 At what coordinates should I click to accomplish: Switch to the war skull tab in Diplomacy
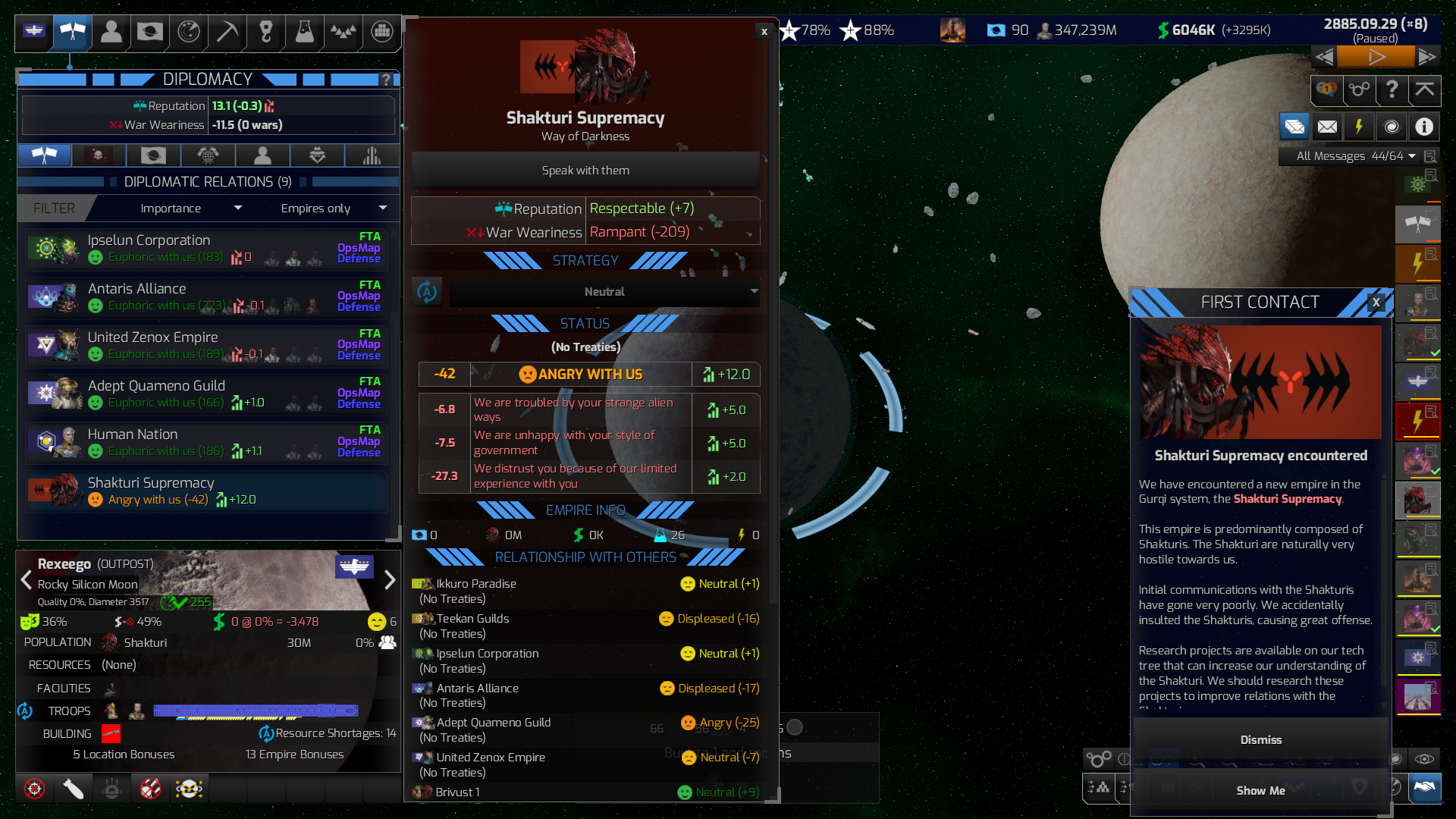98,155
